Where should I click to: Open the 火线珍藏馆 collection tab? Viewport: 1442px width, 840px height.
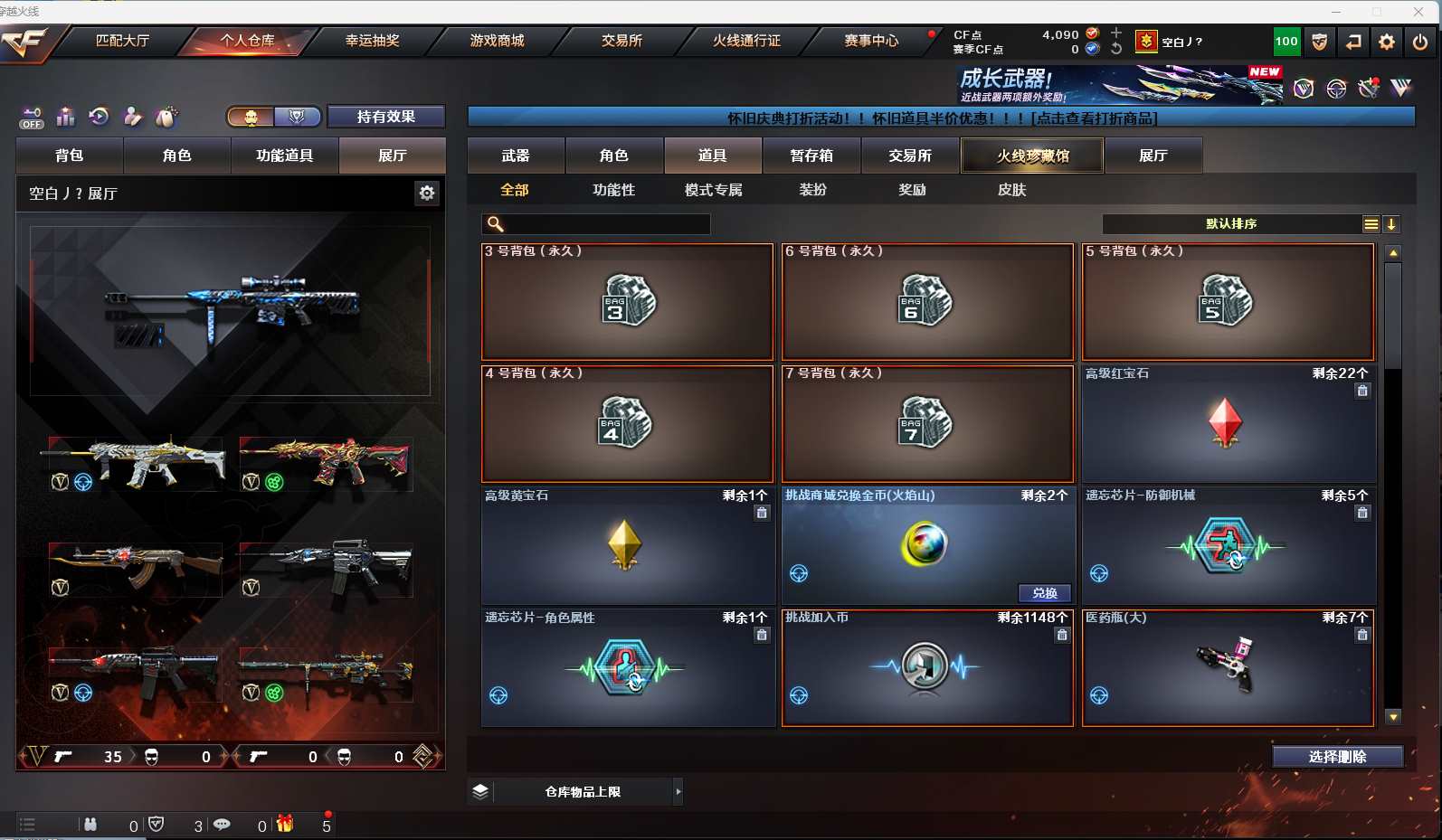(1032, 156)
